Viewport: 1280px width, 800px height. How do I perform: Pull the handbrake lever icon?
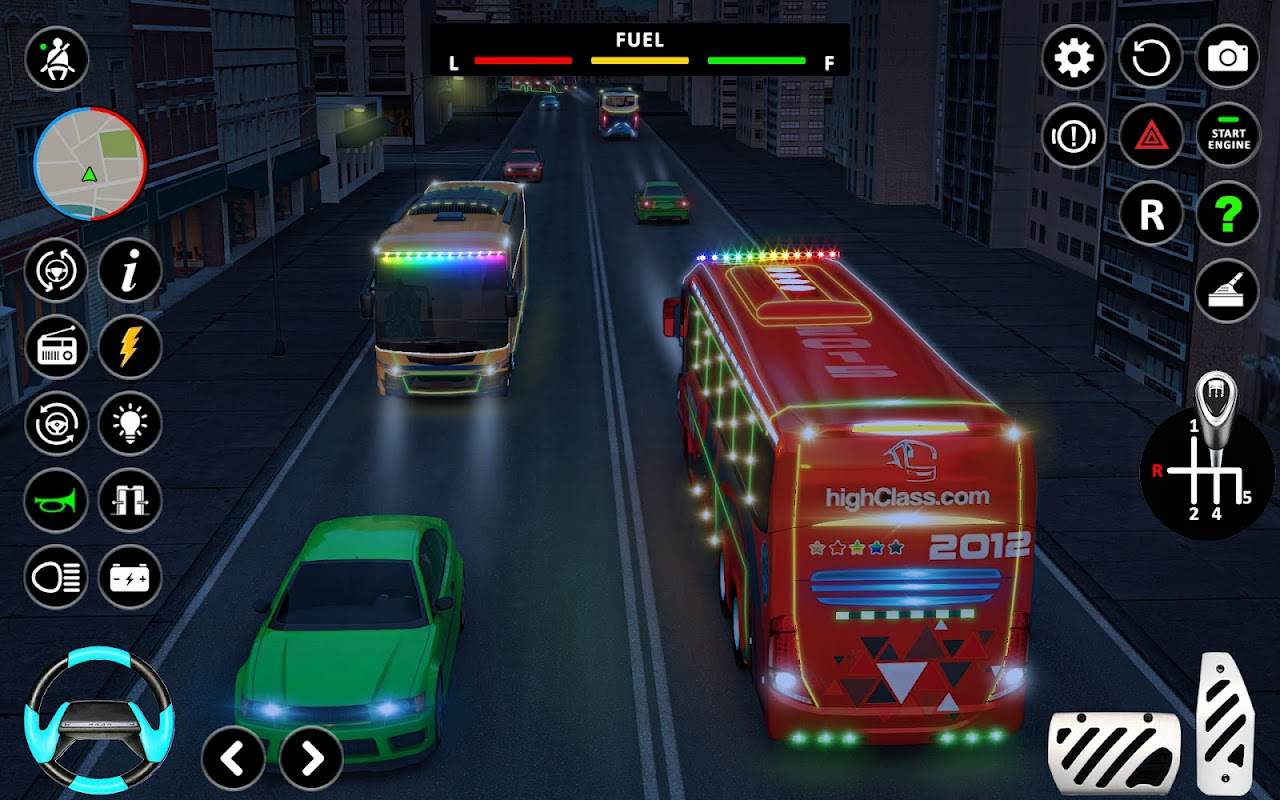pos(1227,291)
